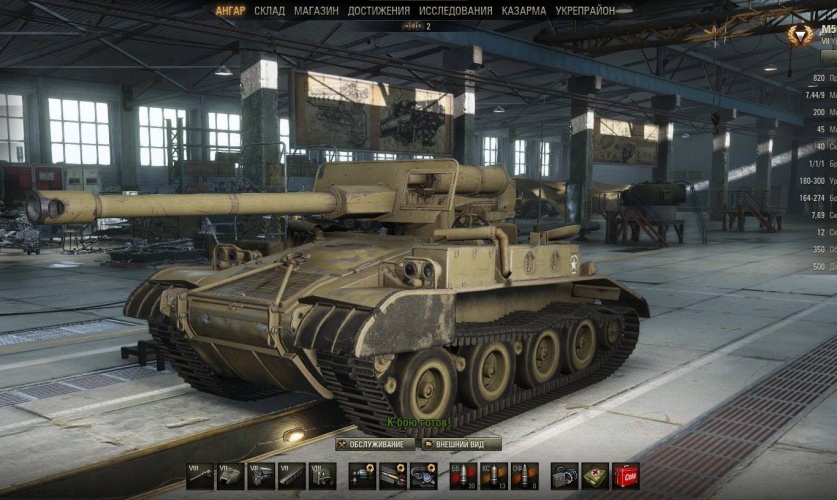Screen dimensions: 837x500
Task: Select the radio module slot
Action: coord(322,476)
